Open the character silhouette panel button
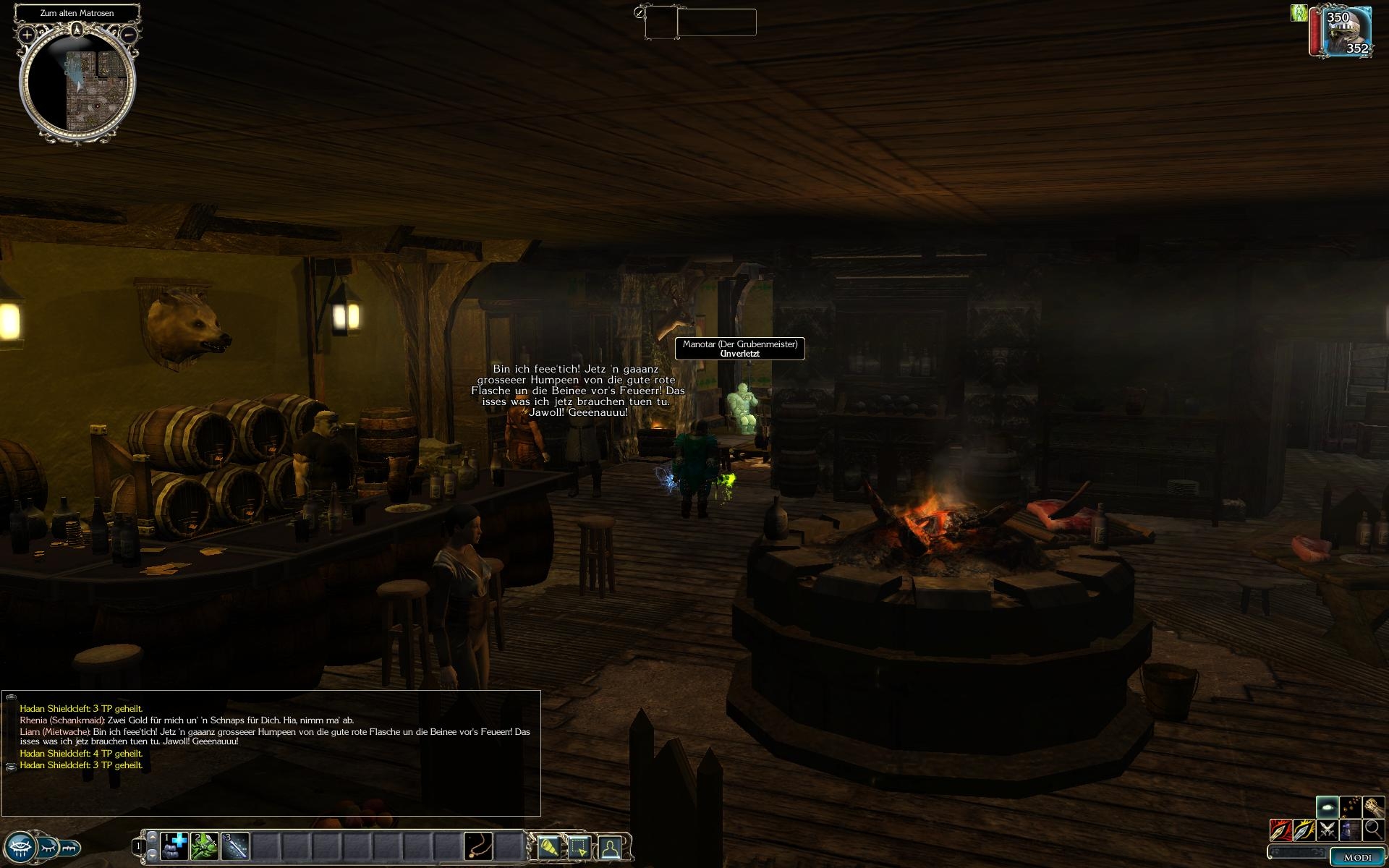Viewport: 1389px width, 868px height. [611, 846]
